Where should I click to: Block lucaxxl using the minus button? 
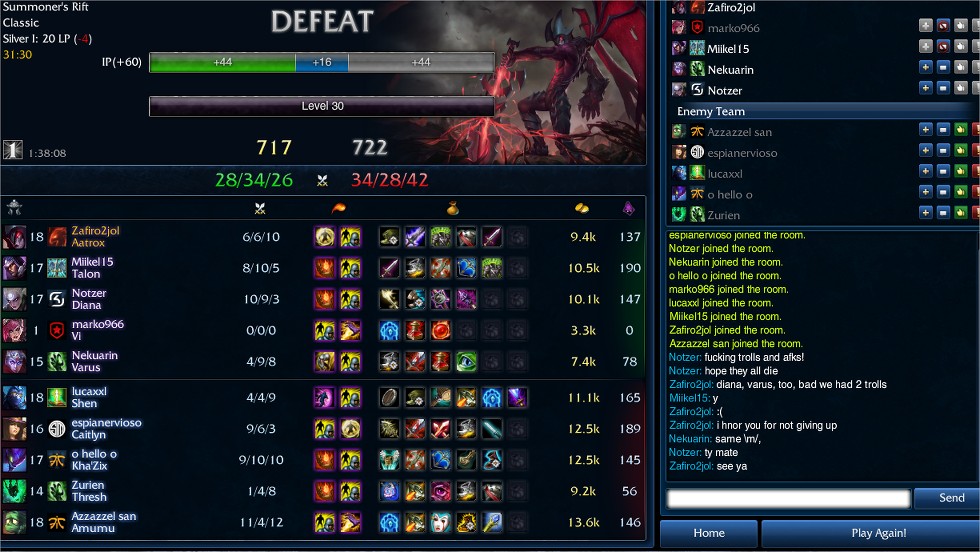pyautogui.click(x=943, y=172)
